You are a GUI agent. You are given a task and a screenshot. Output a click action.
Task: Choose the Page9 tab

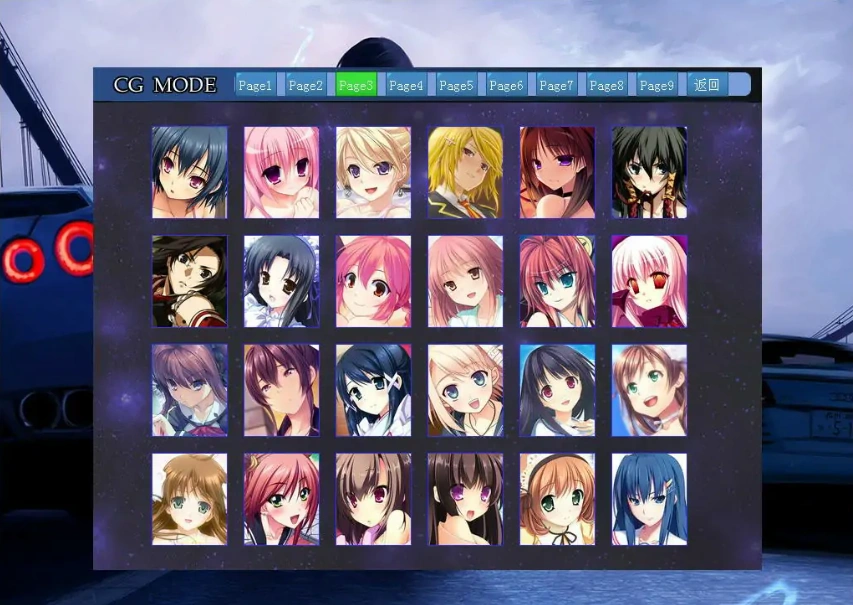(656, 85)
